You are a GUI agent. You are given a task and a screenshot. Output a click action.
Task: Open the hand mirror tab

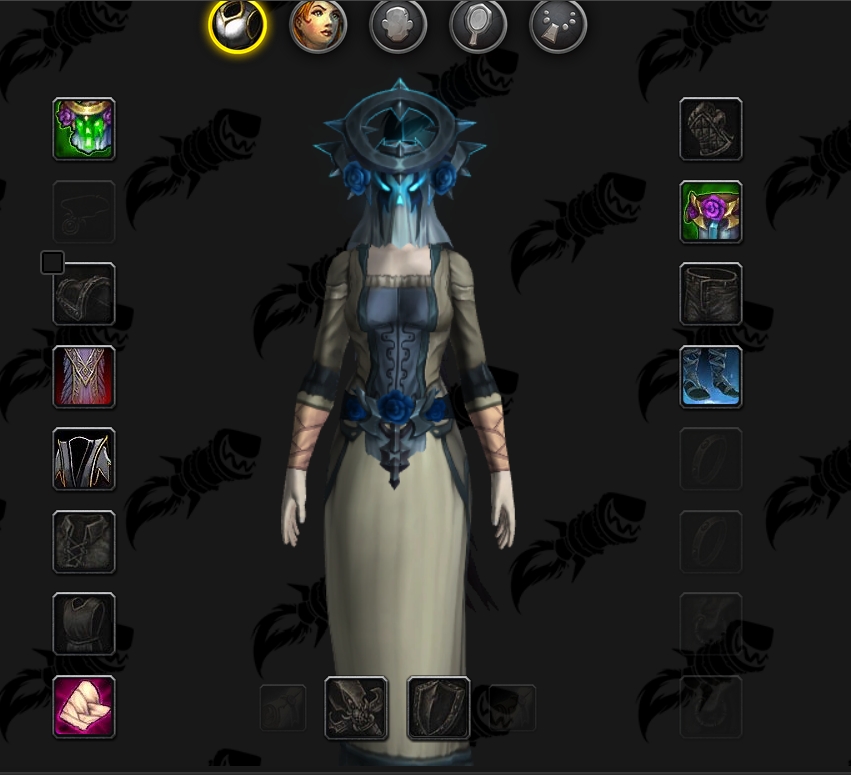[x=478, y=25]
